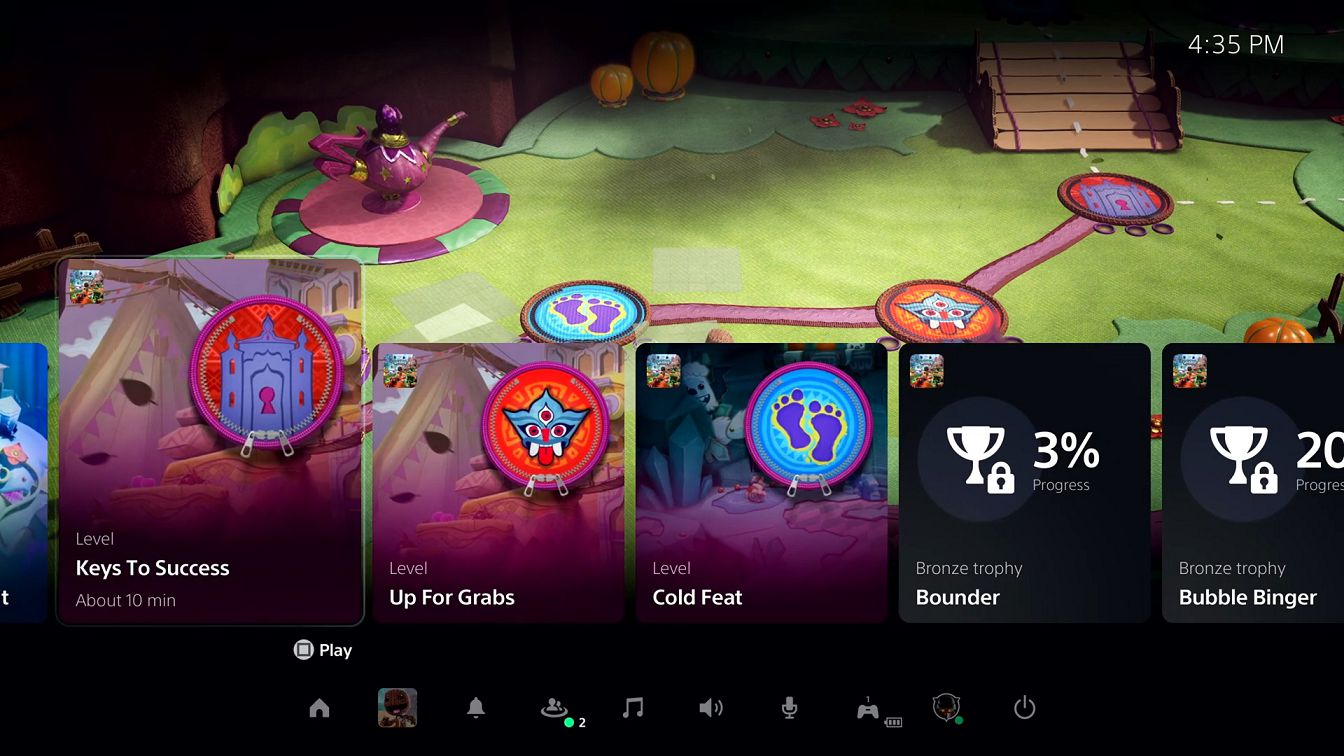Open the Notifications bell
The image size is (1344, 756).
click(476, 708)
